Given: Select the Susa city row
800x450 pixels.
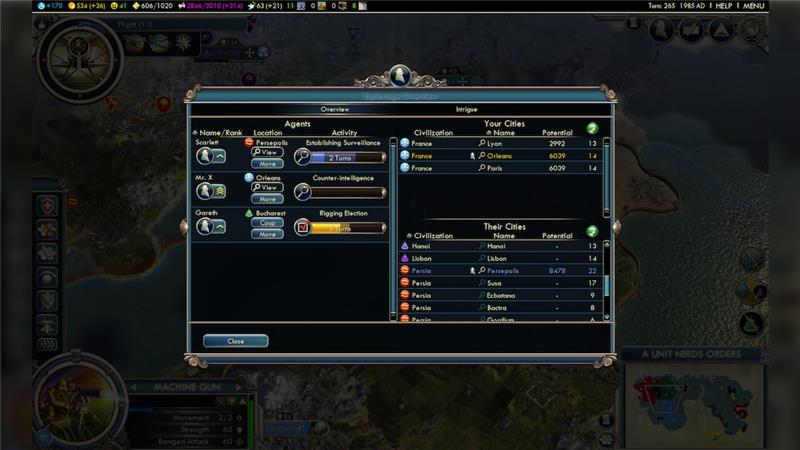Looking at the screenshot, I should [x=500, y=283].
